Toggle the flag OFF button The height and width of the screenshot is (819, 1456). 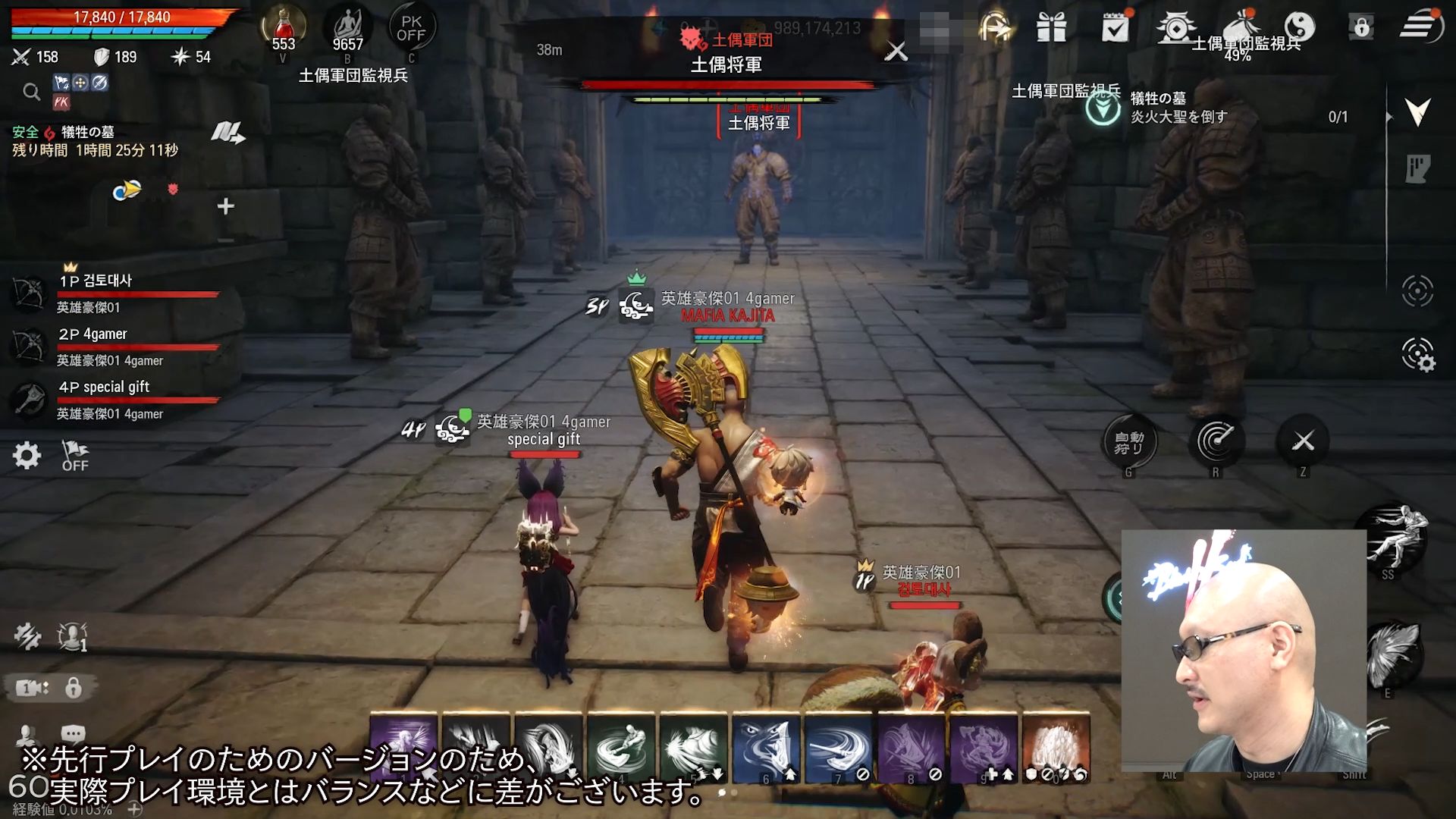[74, 456]
